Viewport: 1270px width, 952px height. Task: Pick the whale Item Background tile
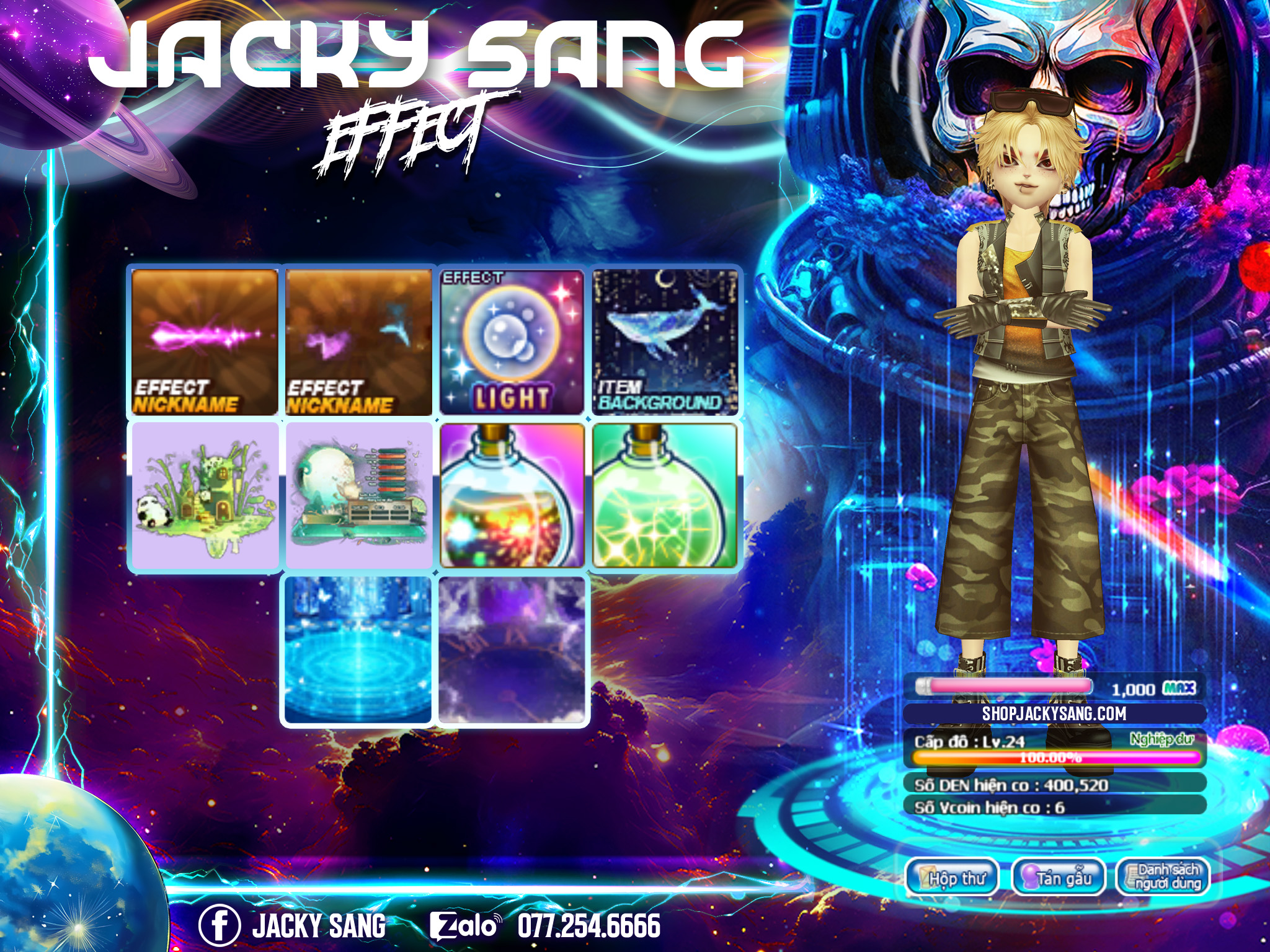pyautogui.click(x=665, y=342)
